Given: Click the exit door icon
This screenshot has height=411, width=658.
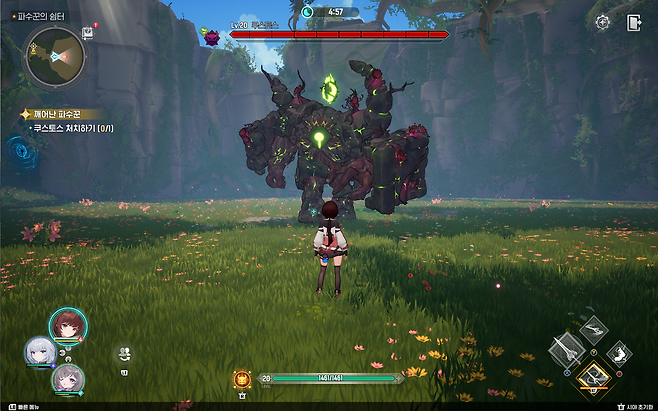Looking at the screenshot, I should [634, 22].
